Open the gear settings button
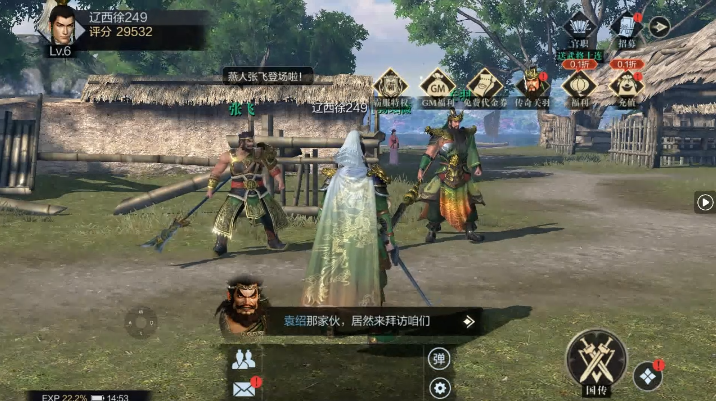The image size is (716, 401). [x=439, y=388]
